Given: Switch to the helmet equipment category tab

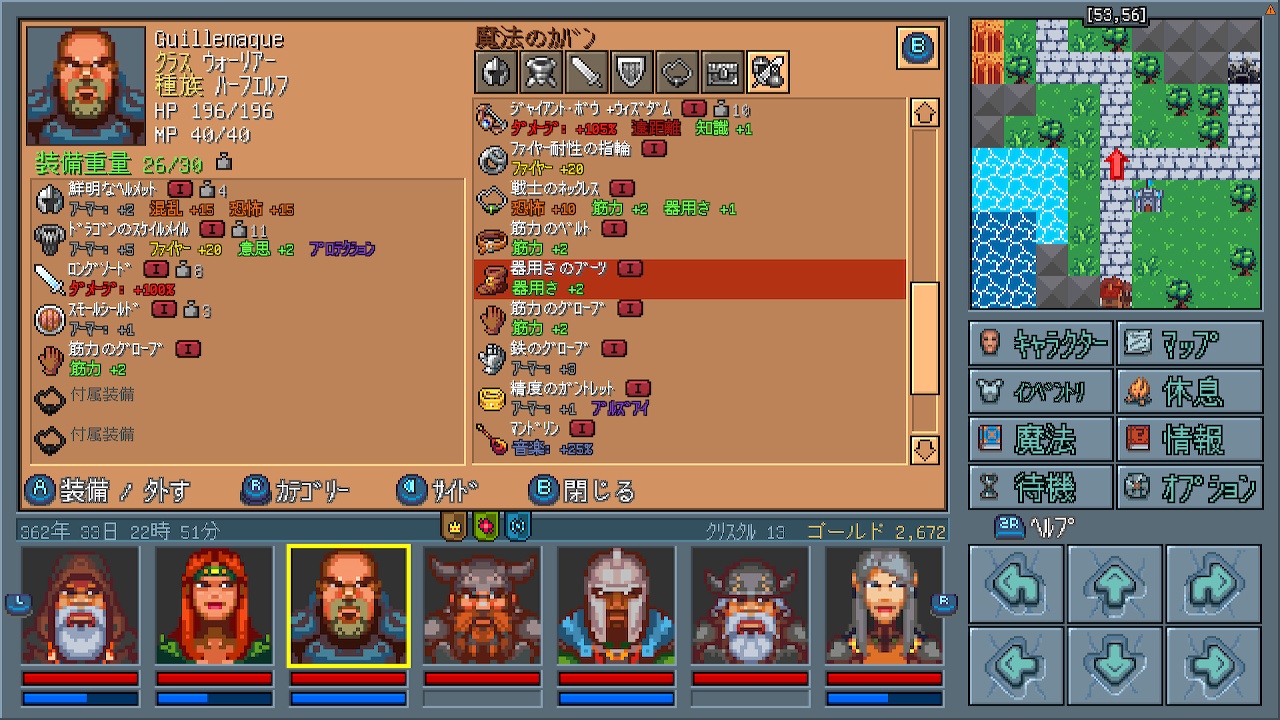Looking at the screenshot, I should (496, 72).
